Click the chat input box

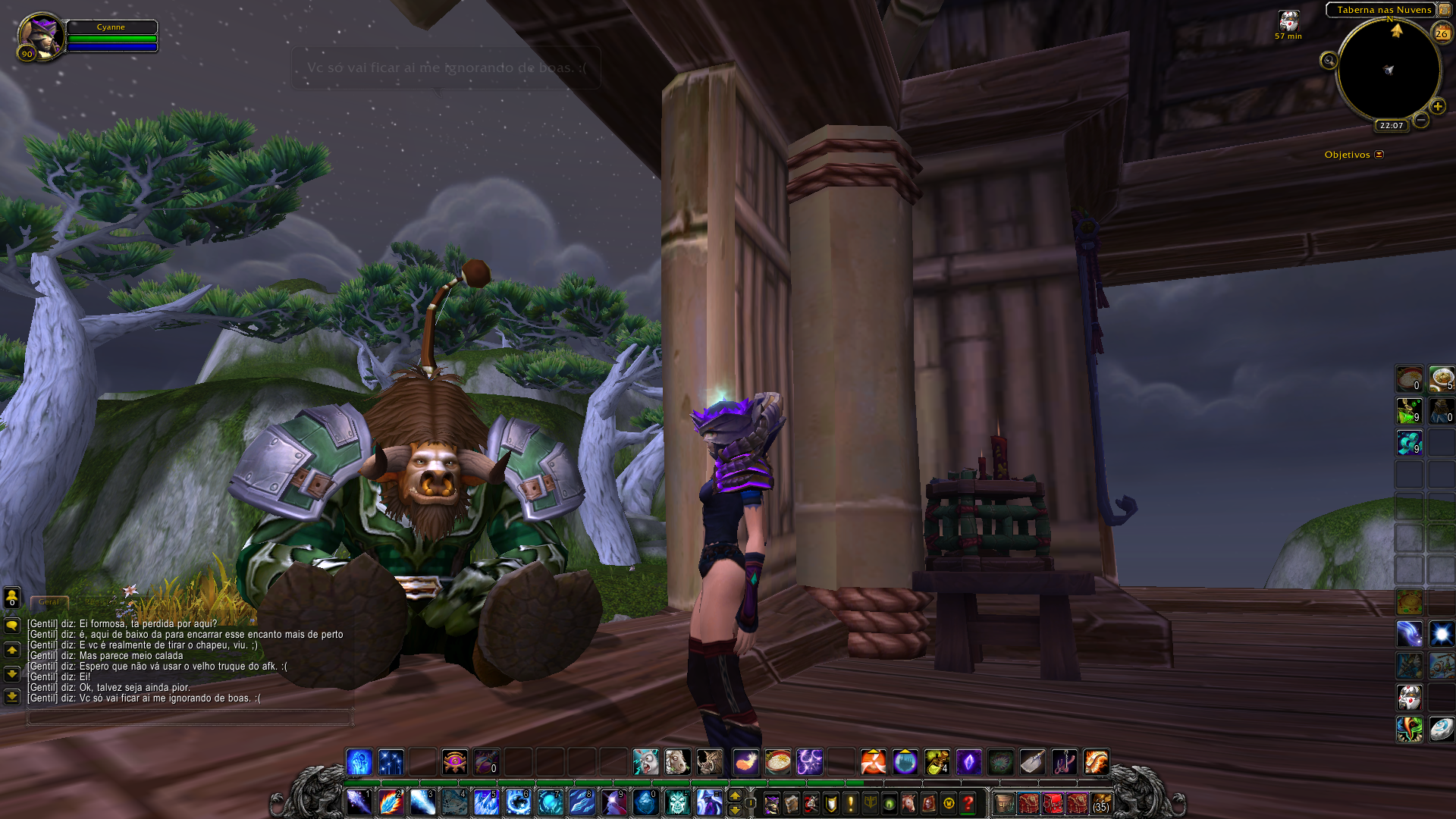point(190,717)
